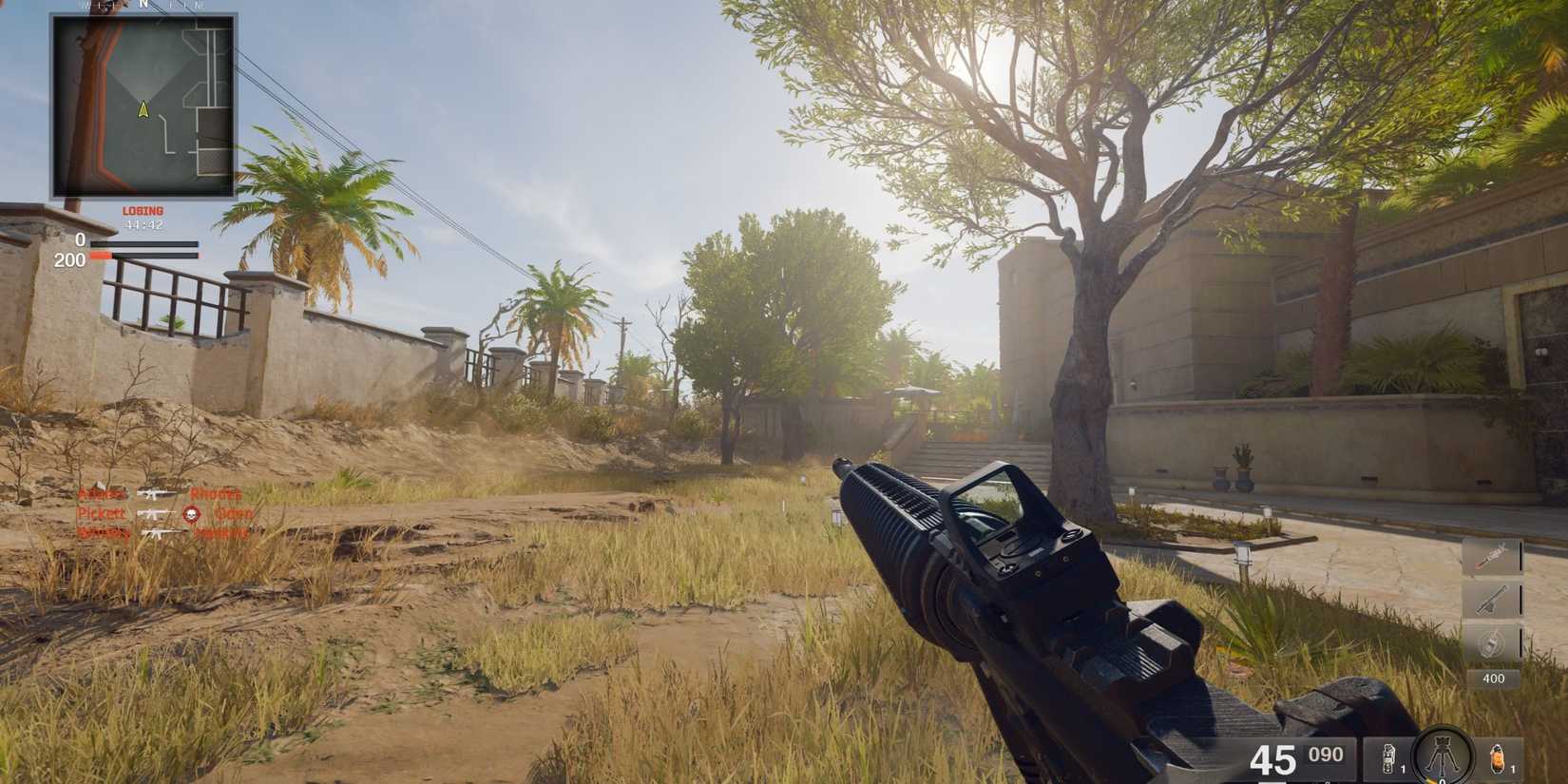Click the rifle icon beside Pickett's name
The height and width of the screenshot is (784, 1568).
coord(152,513)
